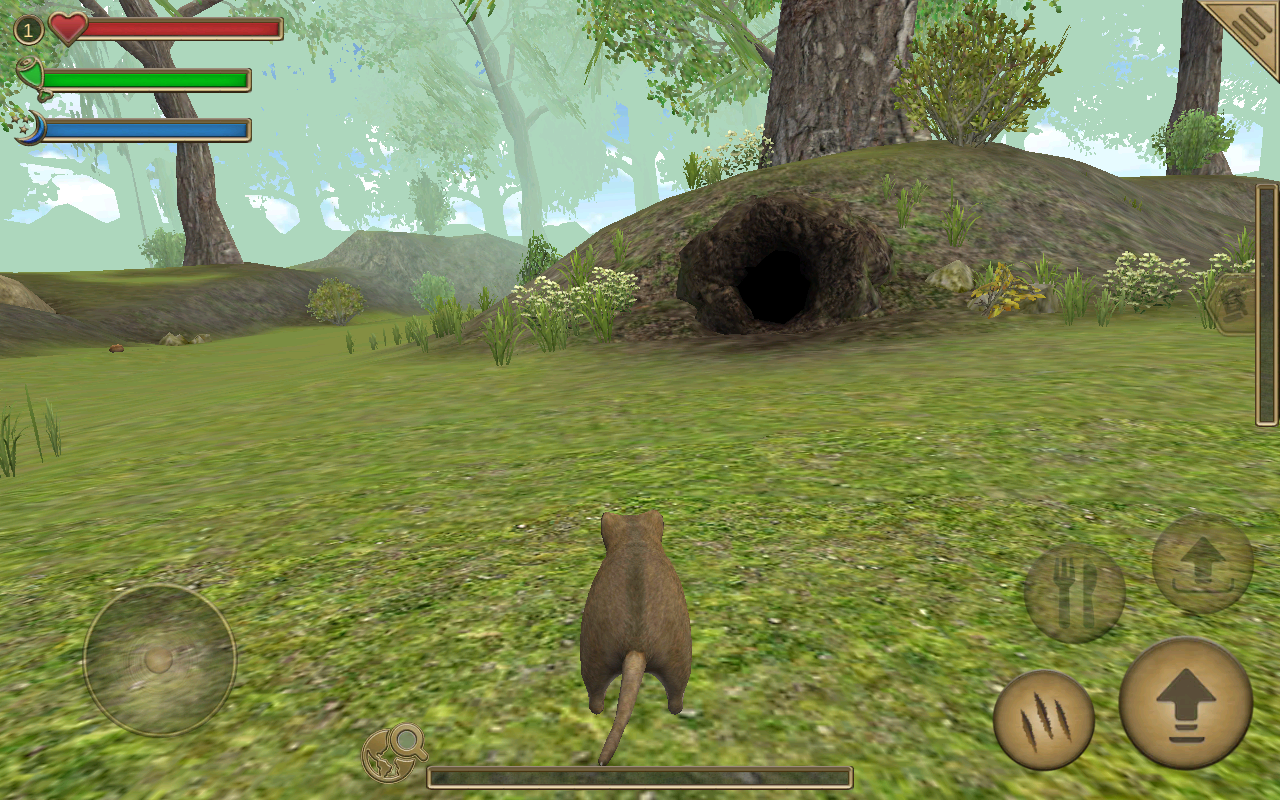The height and width of the screenshot is (800, 1280).
Task: Open the hexagonal tab beside the vertical bar
Action: (x=1237, y=303)
